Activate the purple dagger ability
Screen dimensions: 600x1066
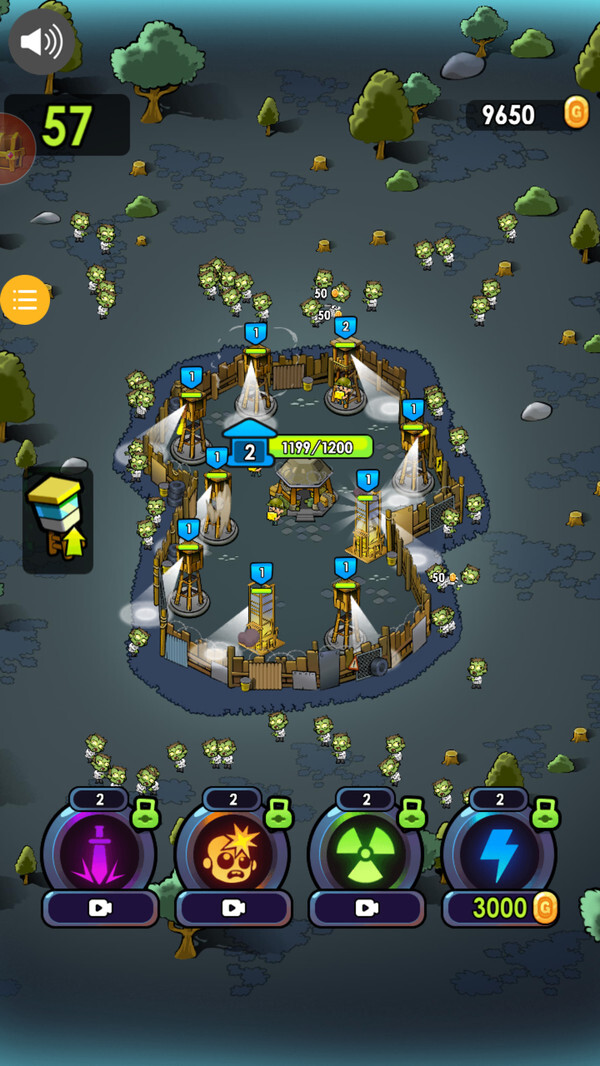pyautogui.click(x=99, y=853)
